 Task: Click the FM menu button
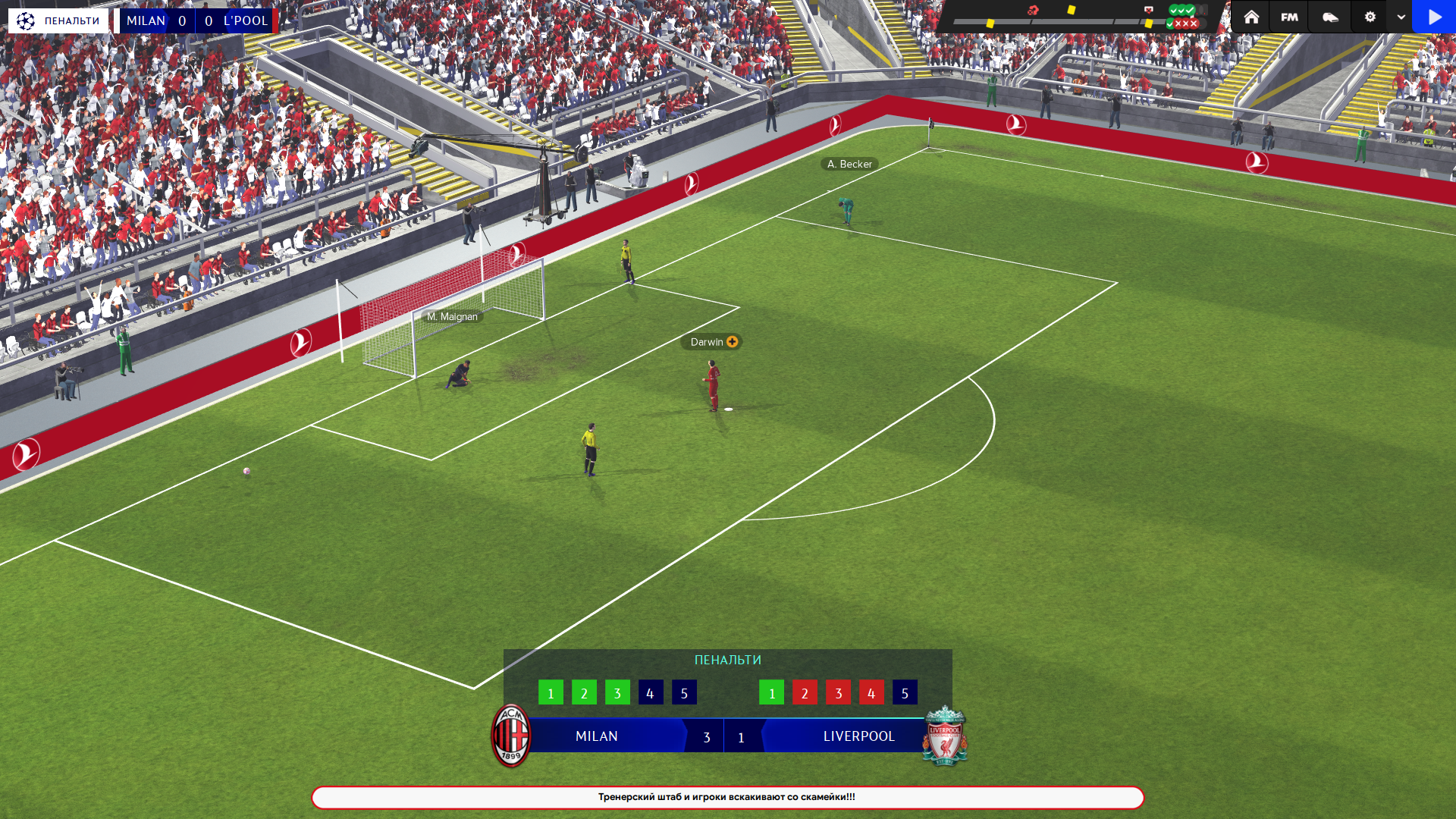[1289, 17]
